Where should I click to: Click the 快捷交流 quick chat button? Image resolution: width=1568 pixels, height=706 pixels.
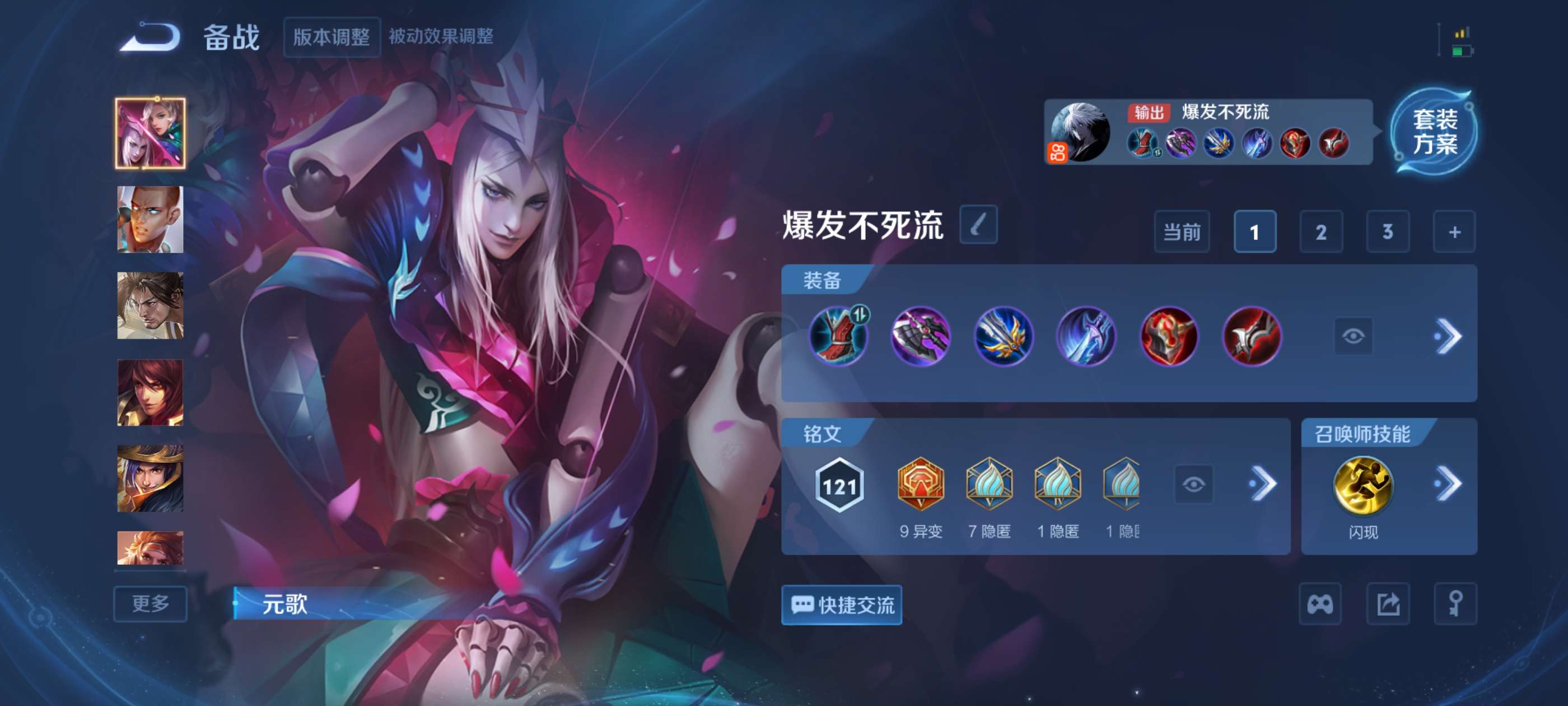coord(842,606)
